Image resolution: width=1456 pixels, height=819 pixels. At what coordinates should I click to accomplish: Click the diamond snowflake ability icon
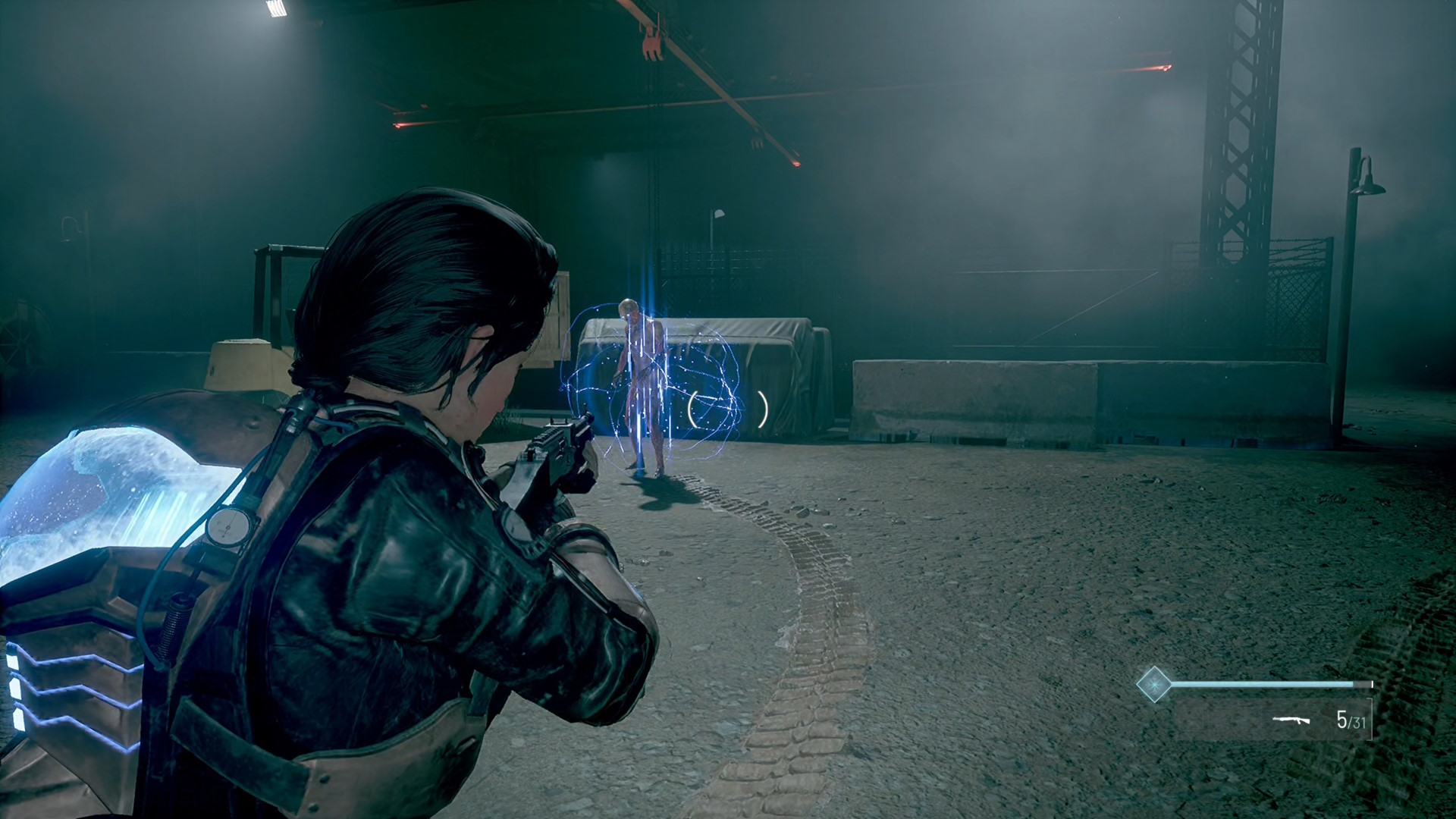pyautogui.click(x=1153, y=684)
